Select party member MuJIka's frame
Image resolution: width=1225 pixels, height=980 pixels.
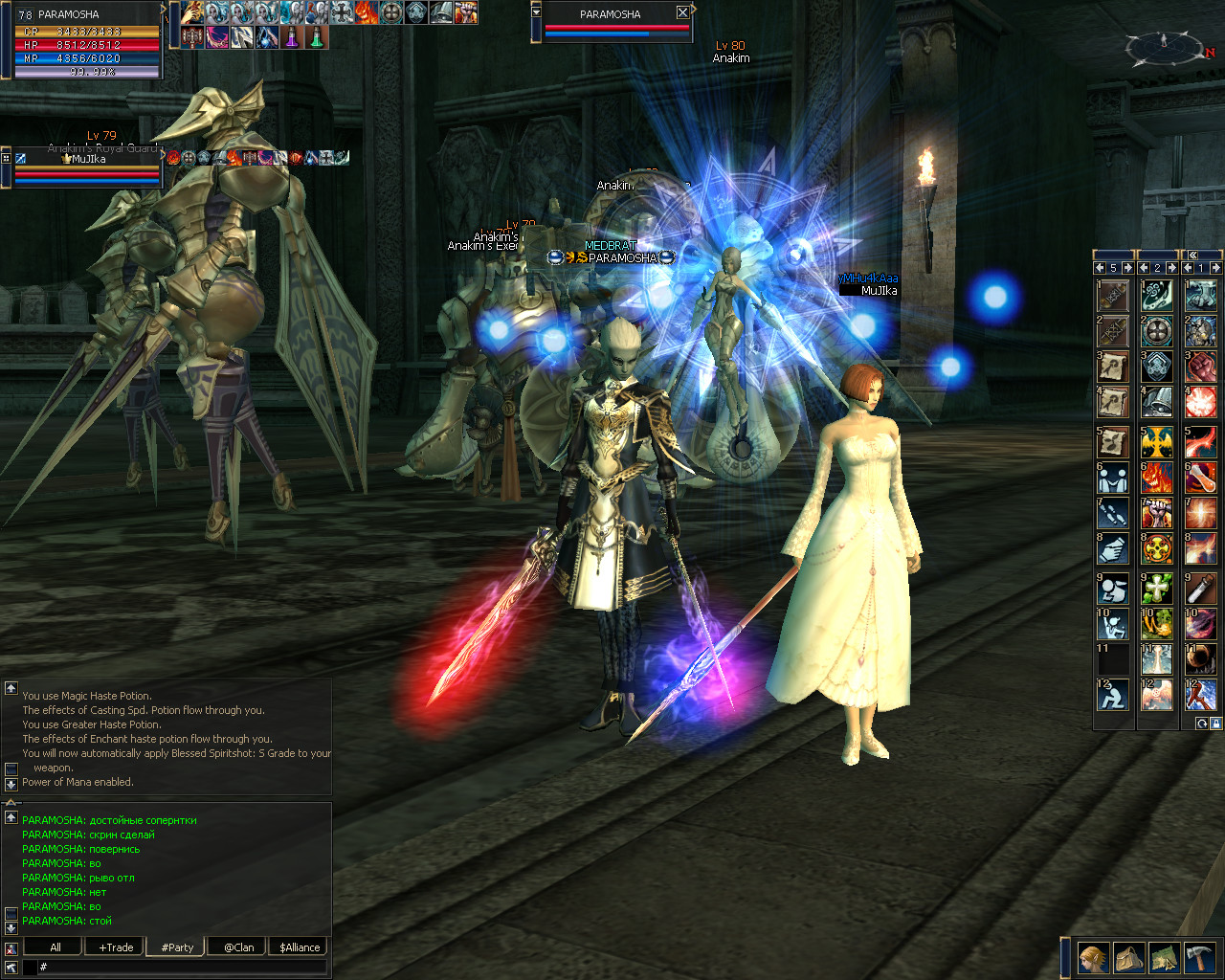click(x=86, y=167)
